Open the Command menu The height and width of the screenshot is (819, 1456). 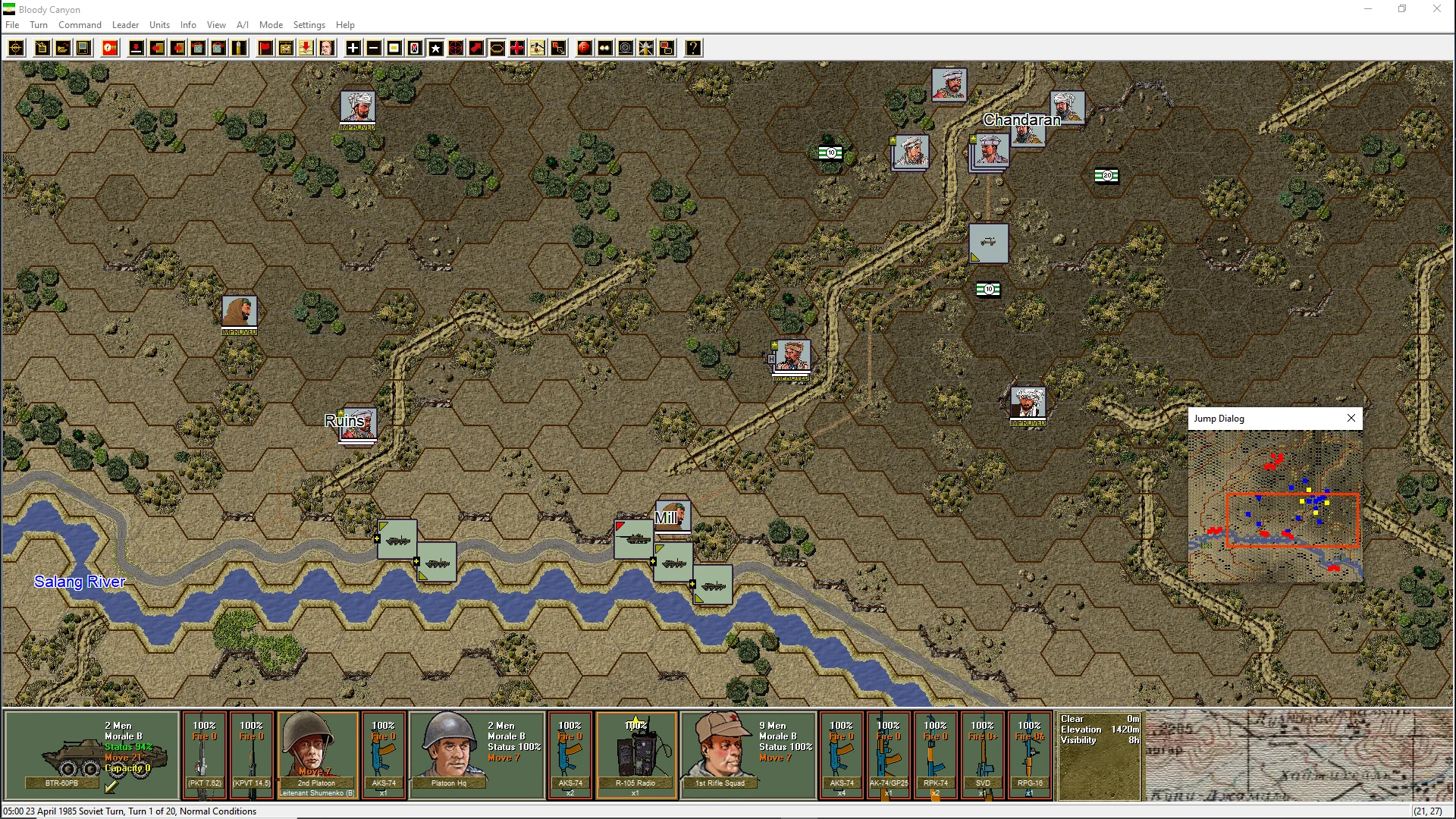[80, 25]
